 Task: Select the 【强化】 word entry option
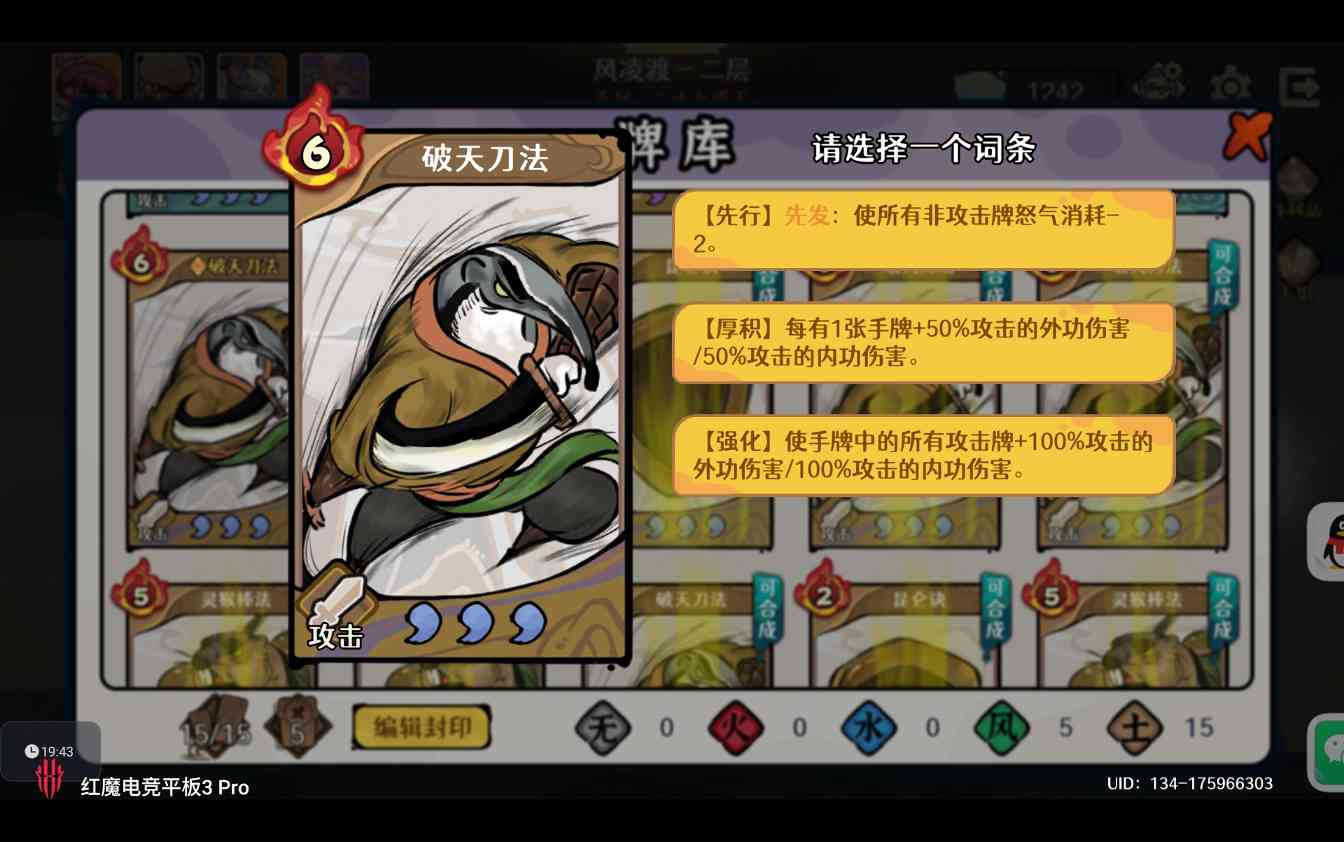point(922,455)
